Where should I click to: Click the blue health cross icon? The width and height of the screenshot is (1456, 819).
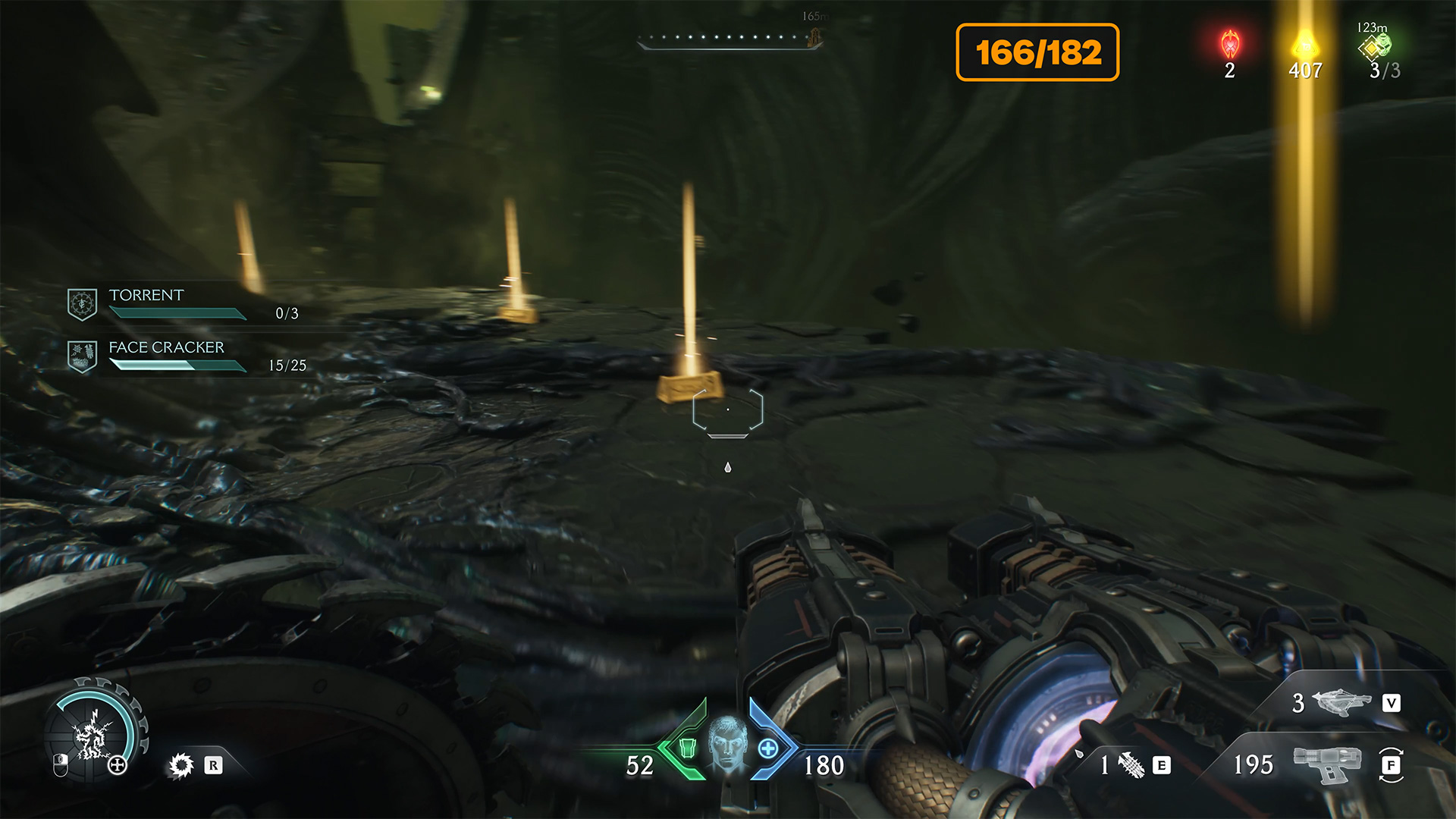point(767,748)
